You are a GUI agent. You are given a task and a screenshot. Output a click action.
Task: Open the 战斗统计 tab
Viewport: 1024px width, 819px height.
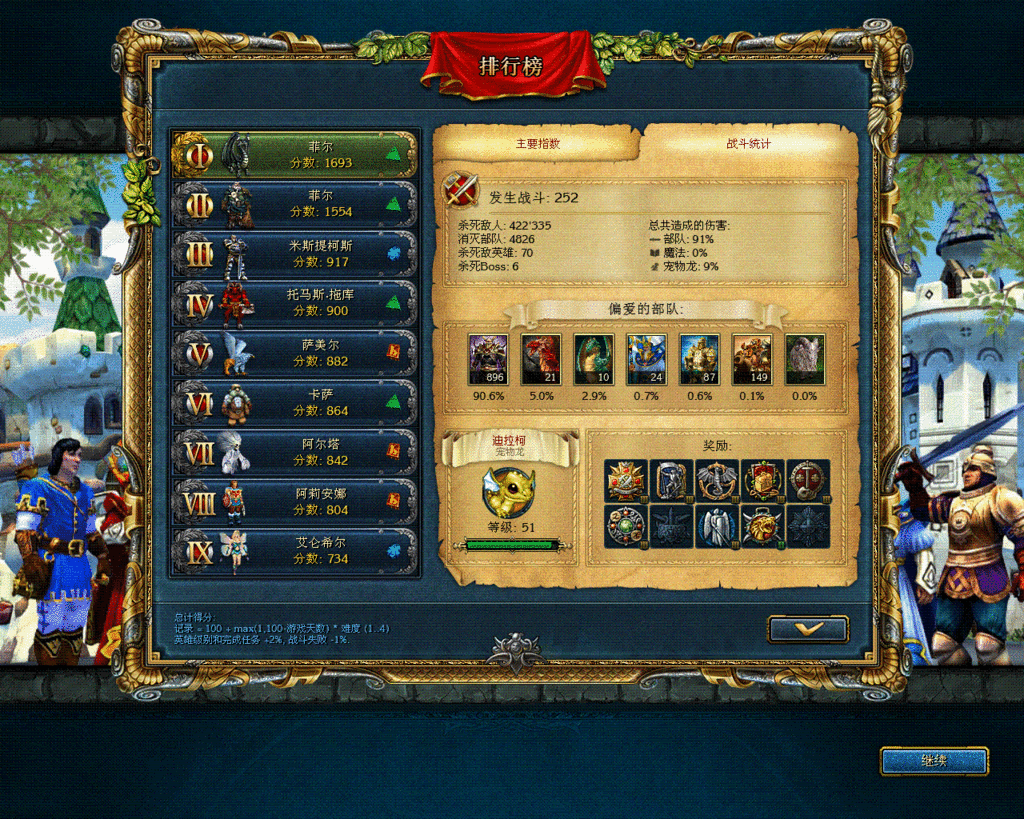coord(748,144)
